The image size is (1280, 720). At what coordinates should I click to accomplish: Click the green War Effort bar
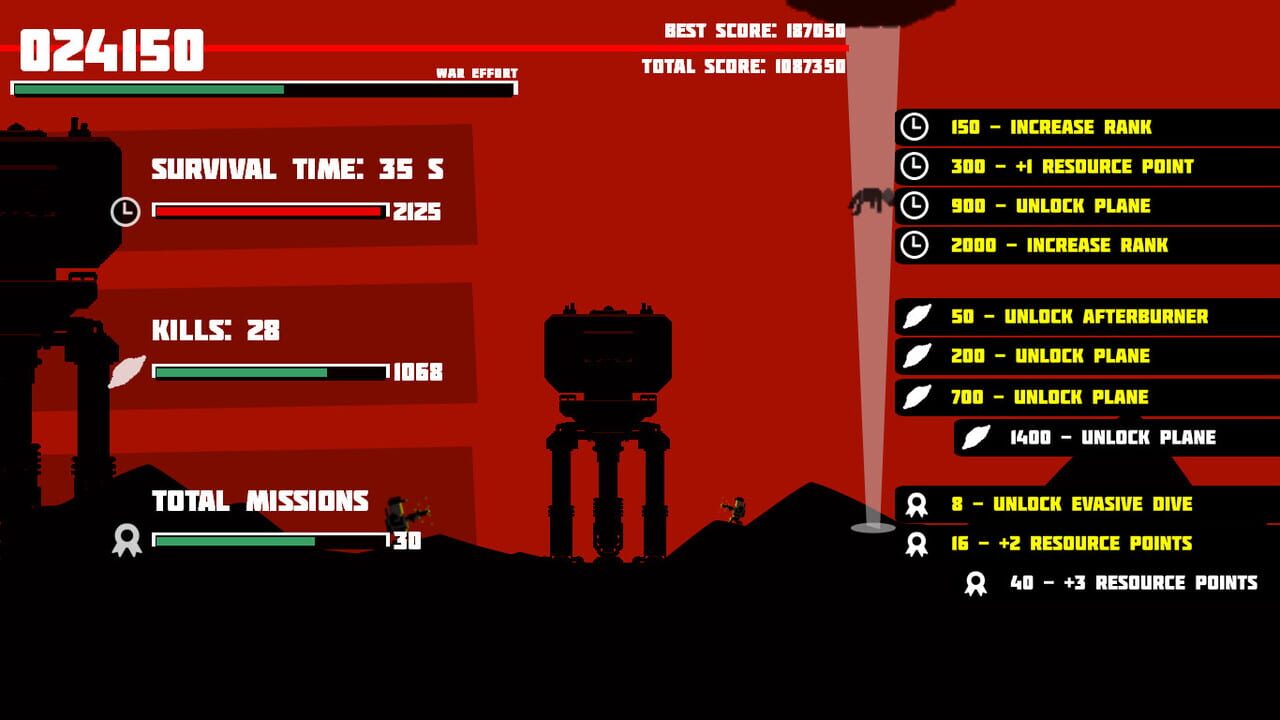coord(150,89)
